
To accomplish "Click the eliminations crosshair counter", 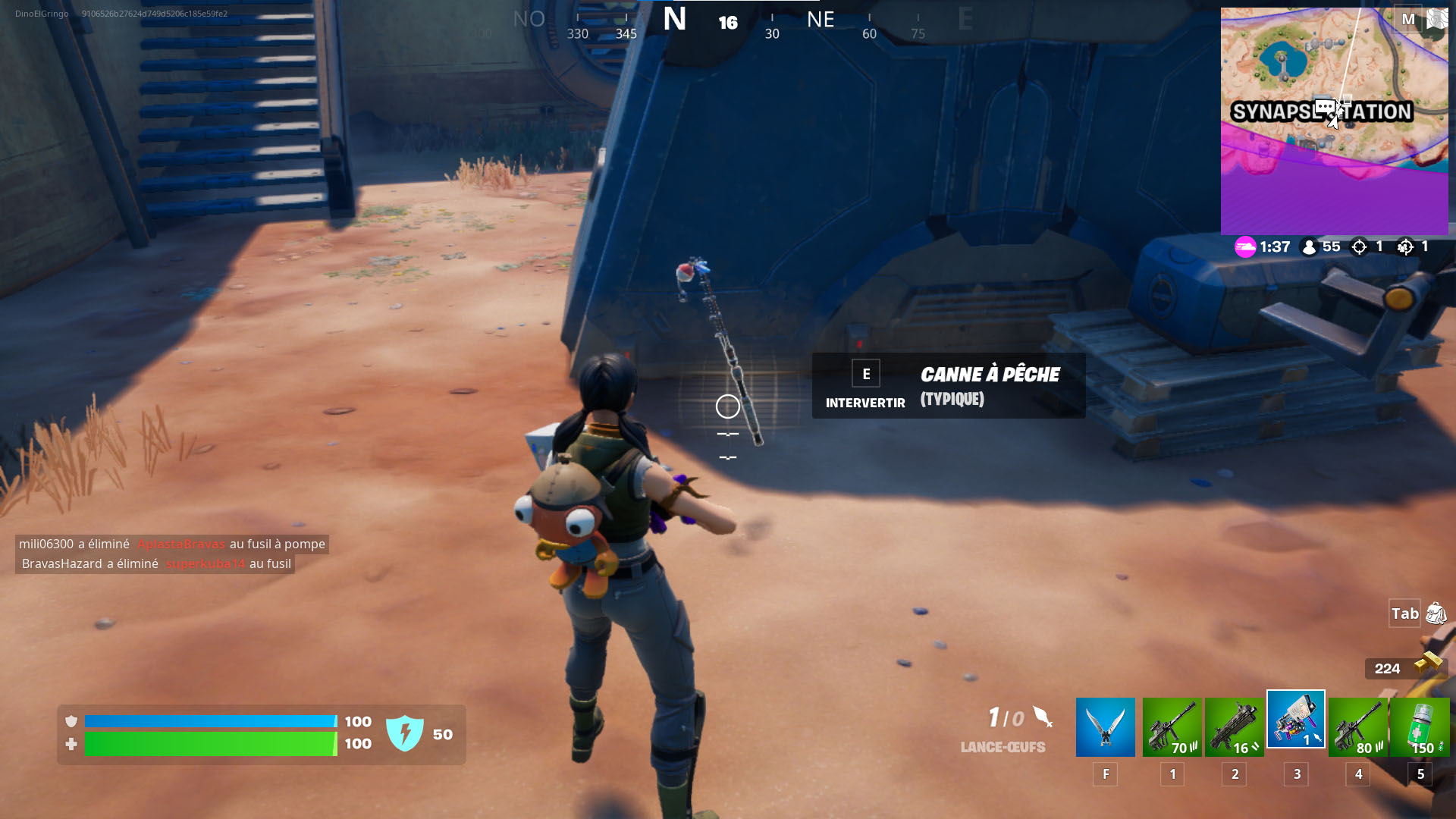I will (x=1357, y=246).
